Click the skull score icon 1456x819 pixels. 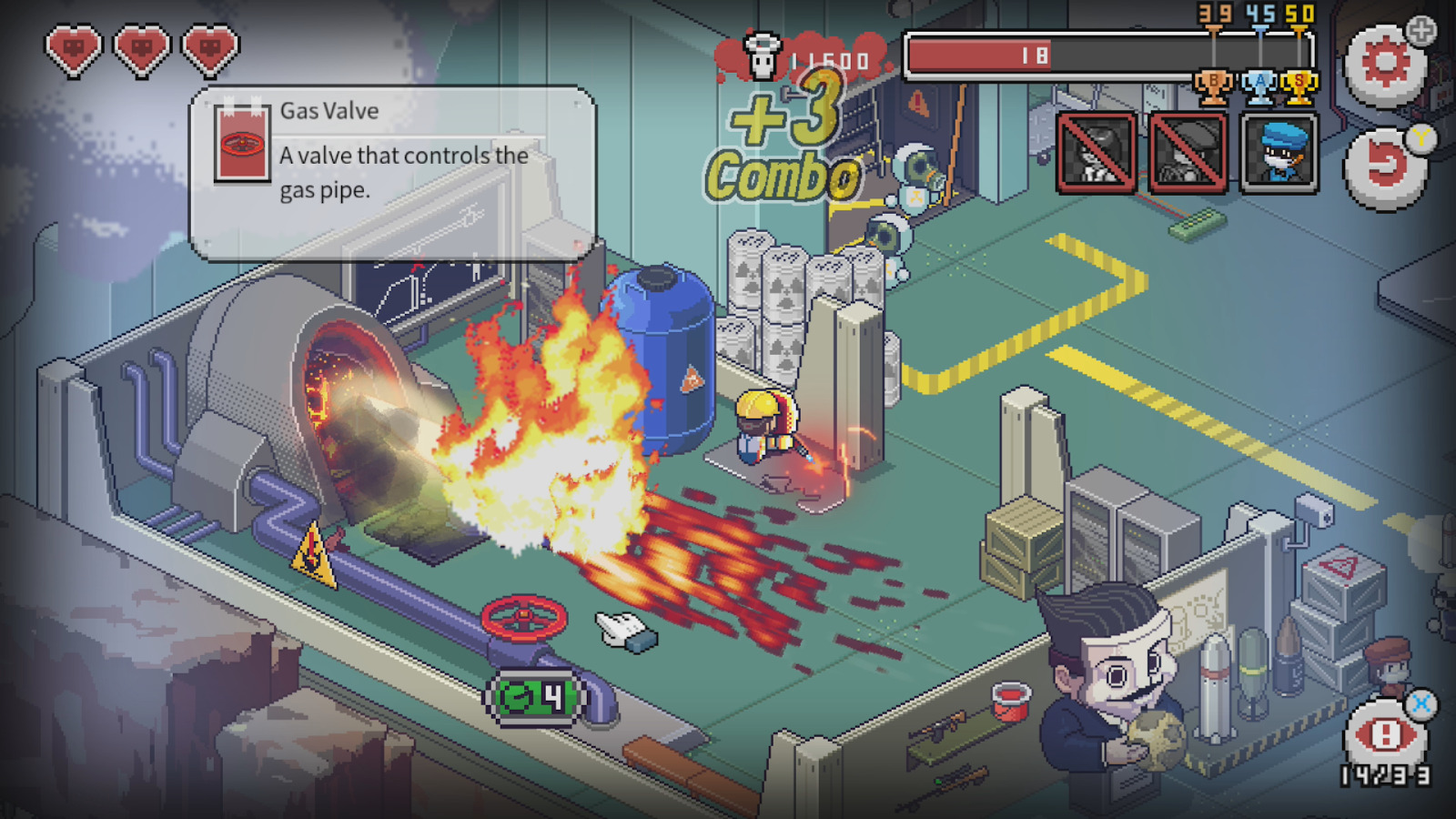pos(763,55)
